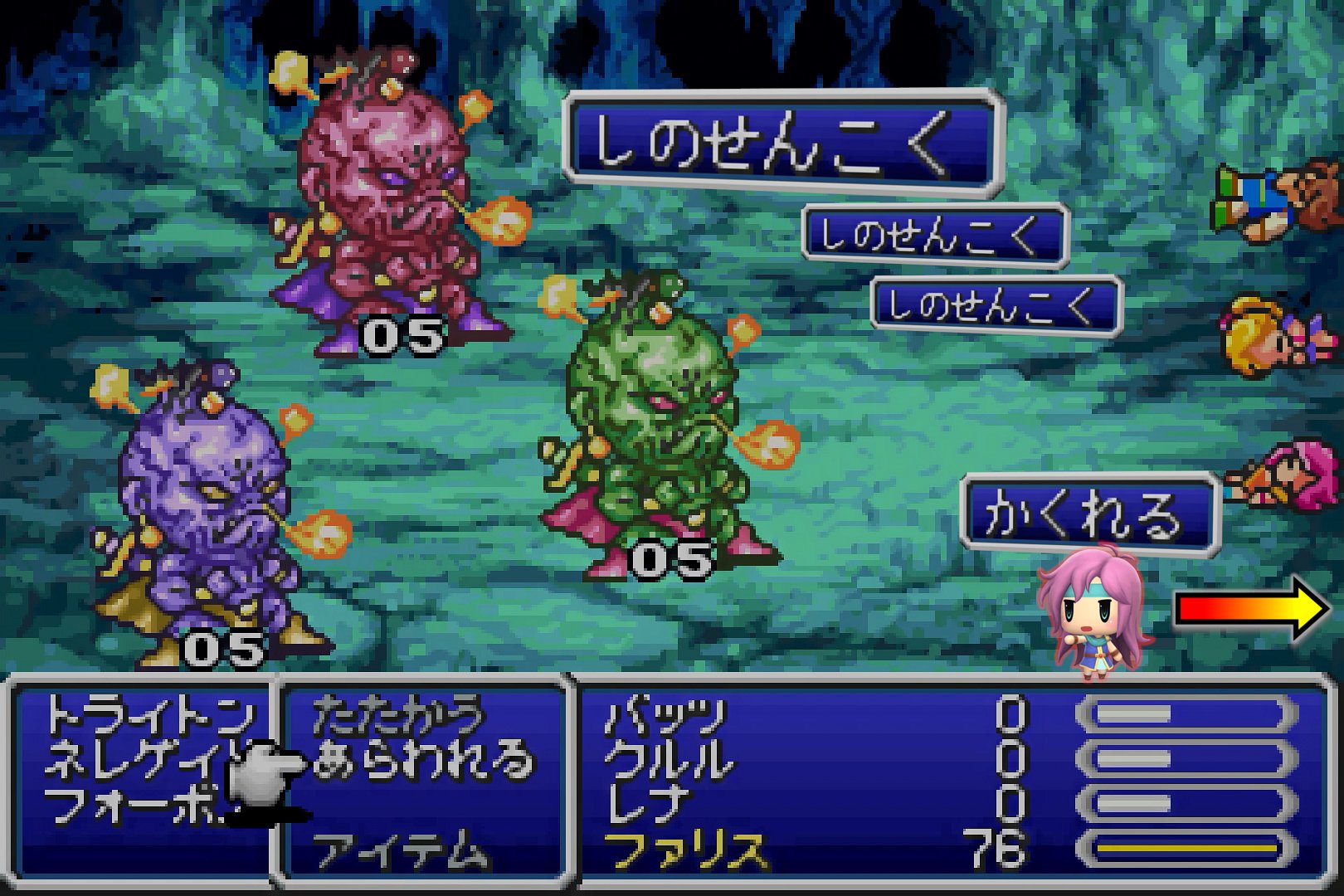The width and height of the screenshot is (1344, 896).
Task: Select party member バッツ
Action: [x=665, y=715]
